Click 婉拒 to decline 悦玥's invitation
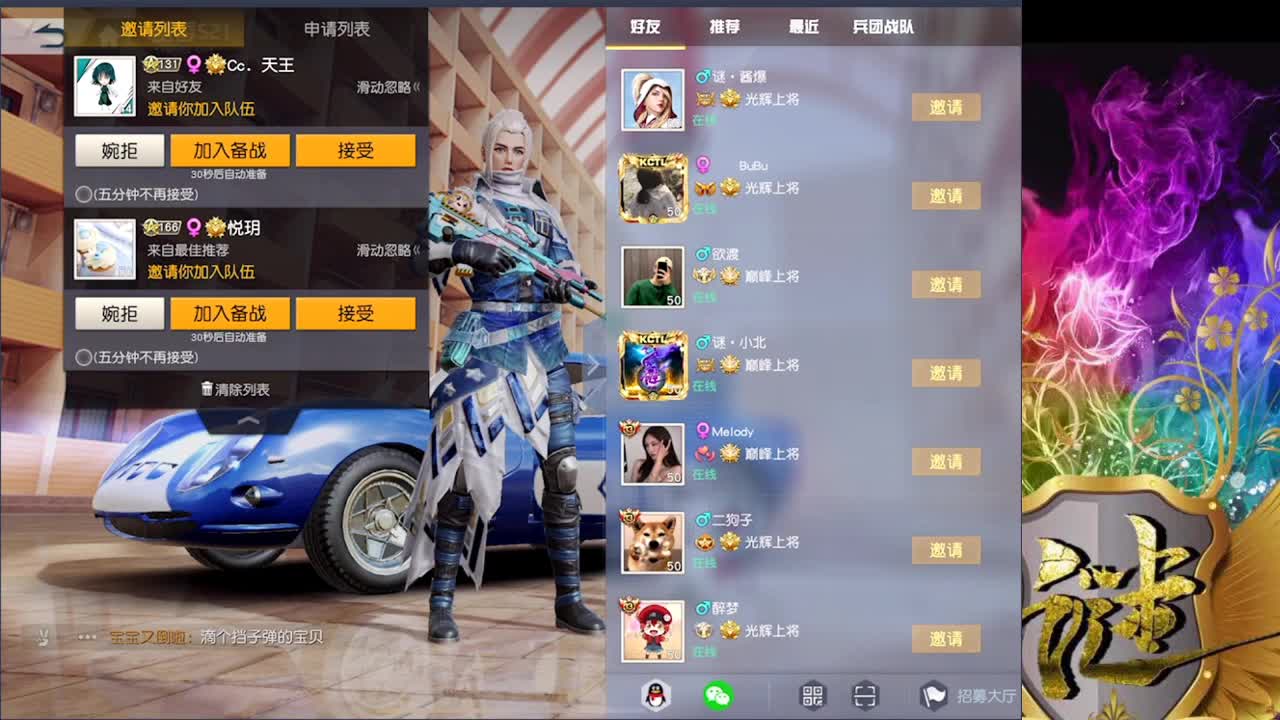The width and height of the screenshot is (1280, 720). (x=119, y=313)
